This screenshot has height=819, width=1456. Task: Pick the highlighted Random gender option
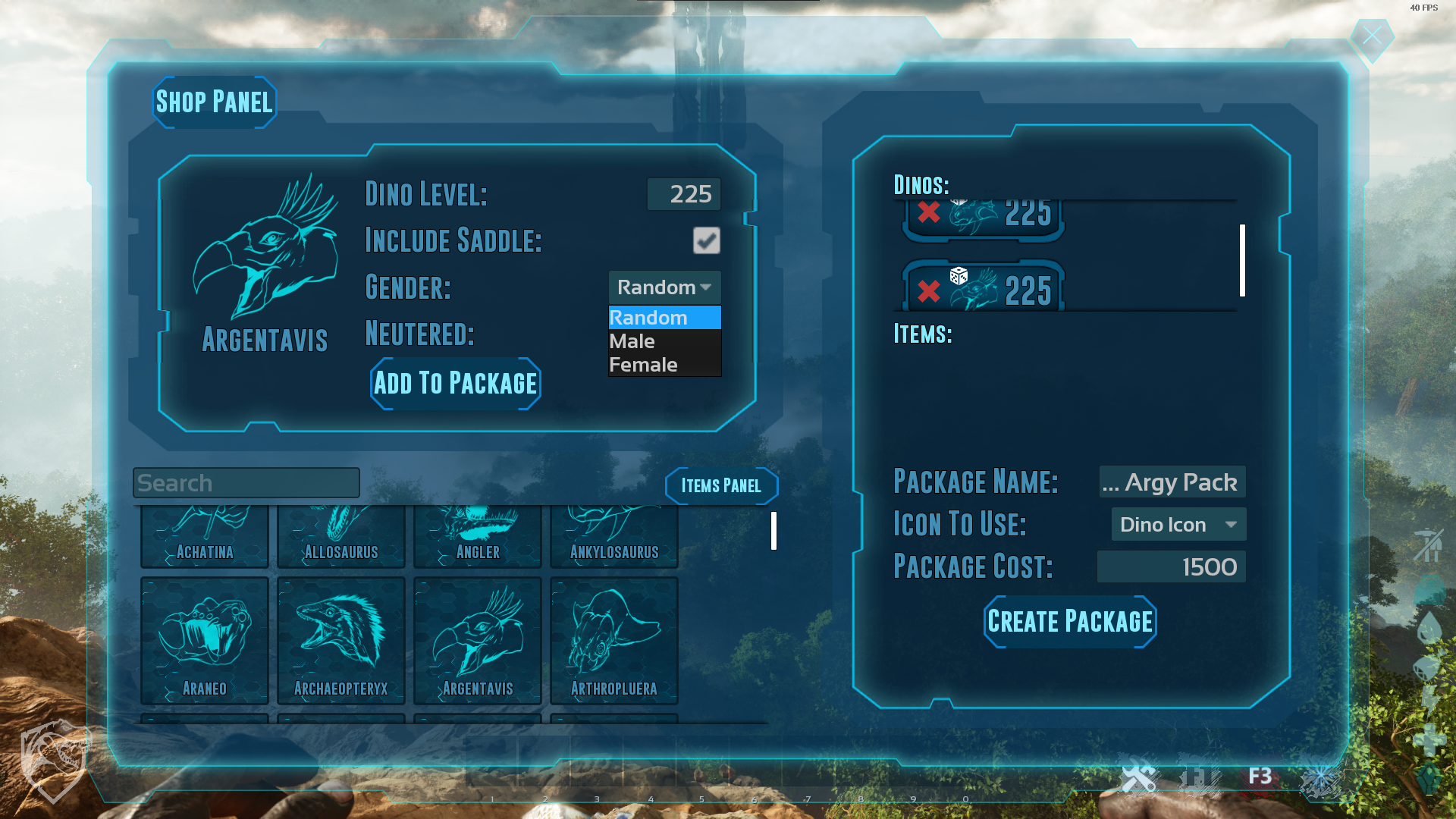click(x=648, y=318)
